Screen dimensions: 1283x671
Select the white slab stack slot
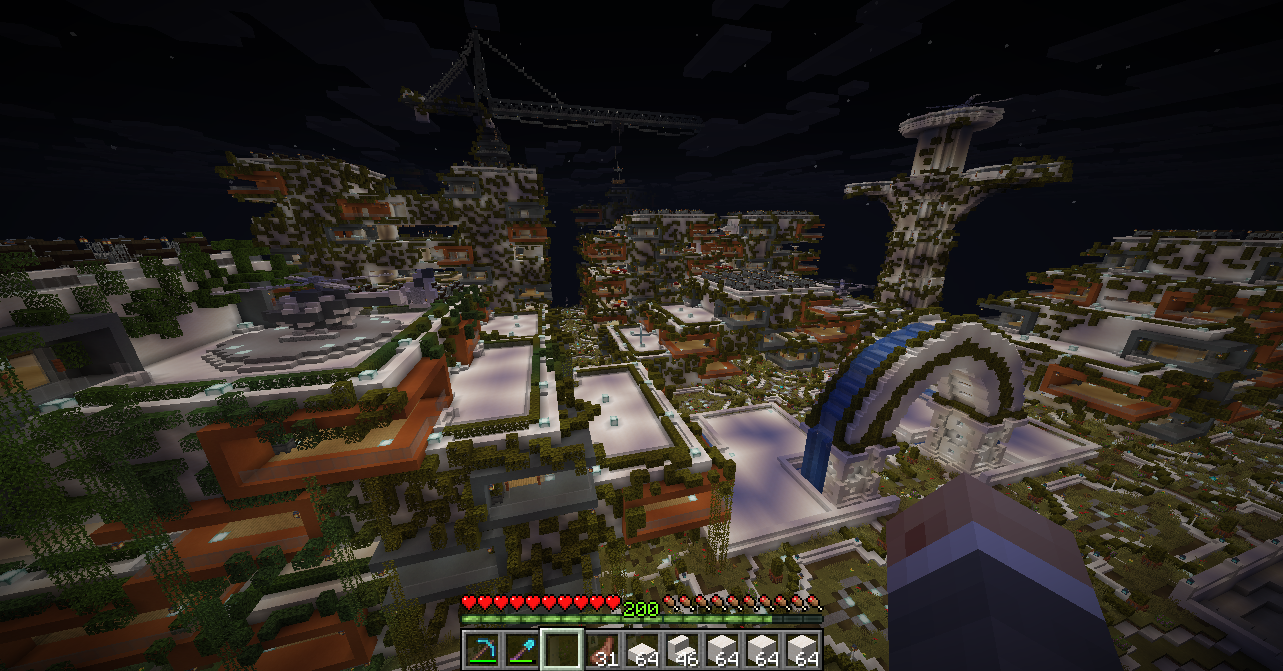point(642,648)
